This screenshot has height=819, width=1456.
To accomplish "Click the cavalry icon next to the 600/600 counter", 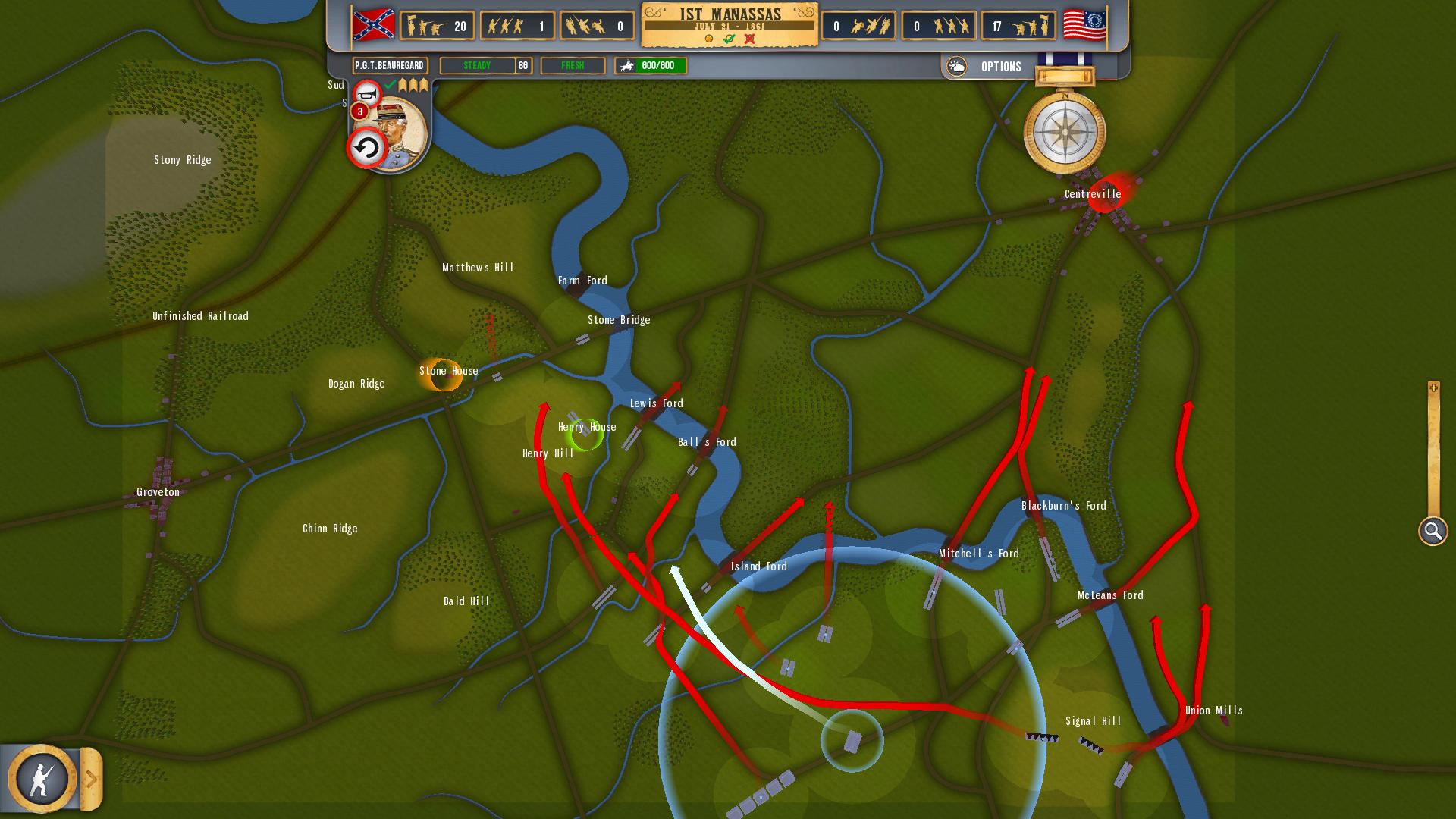I will point(627,66).
